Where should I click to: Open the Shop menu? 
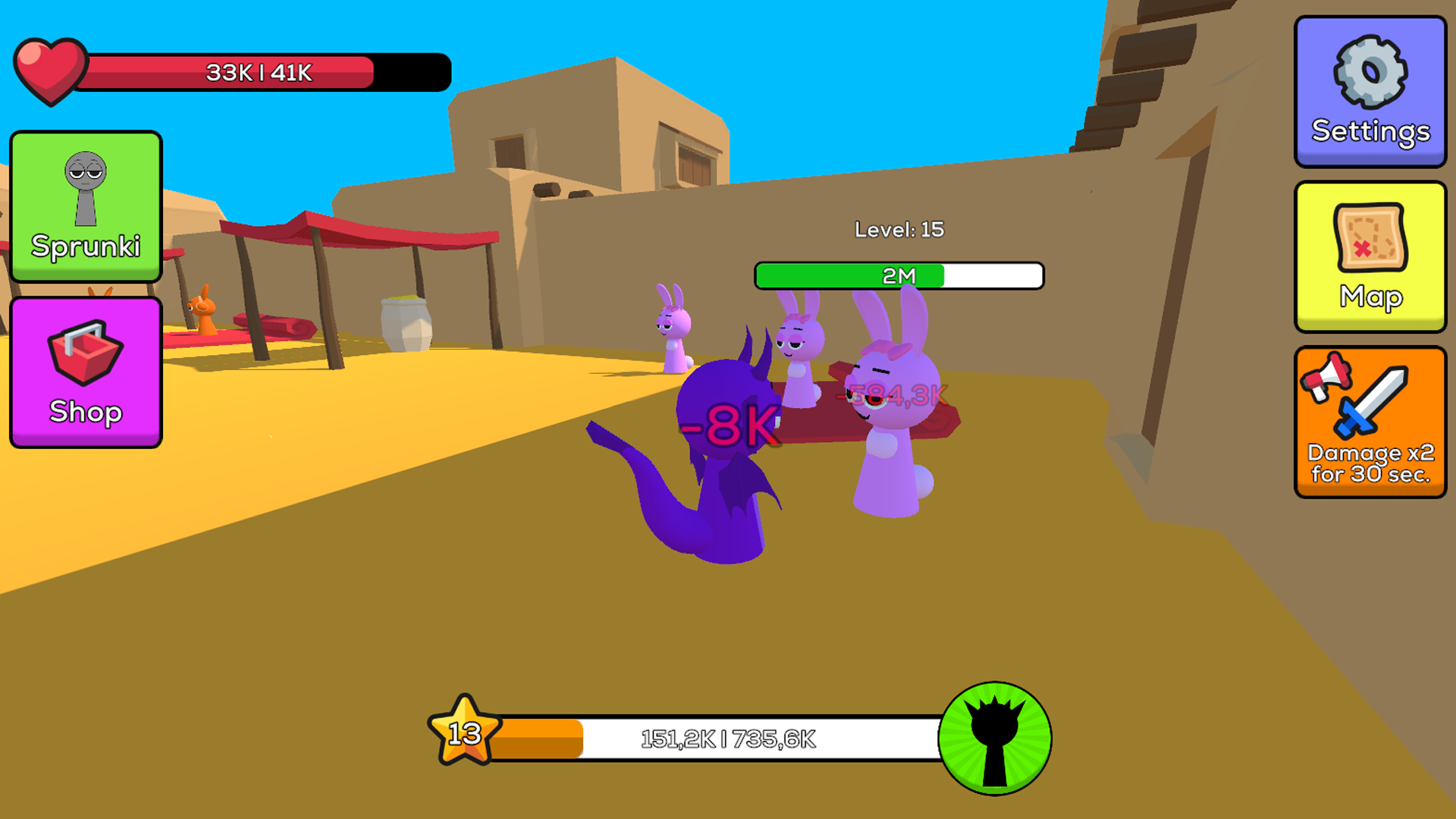[x=86, y=372]
